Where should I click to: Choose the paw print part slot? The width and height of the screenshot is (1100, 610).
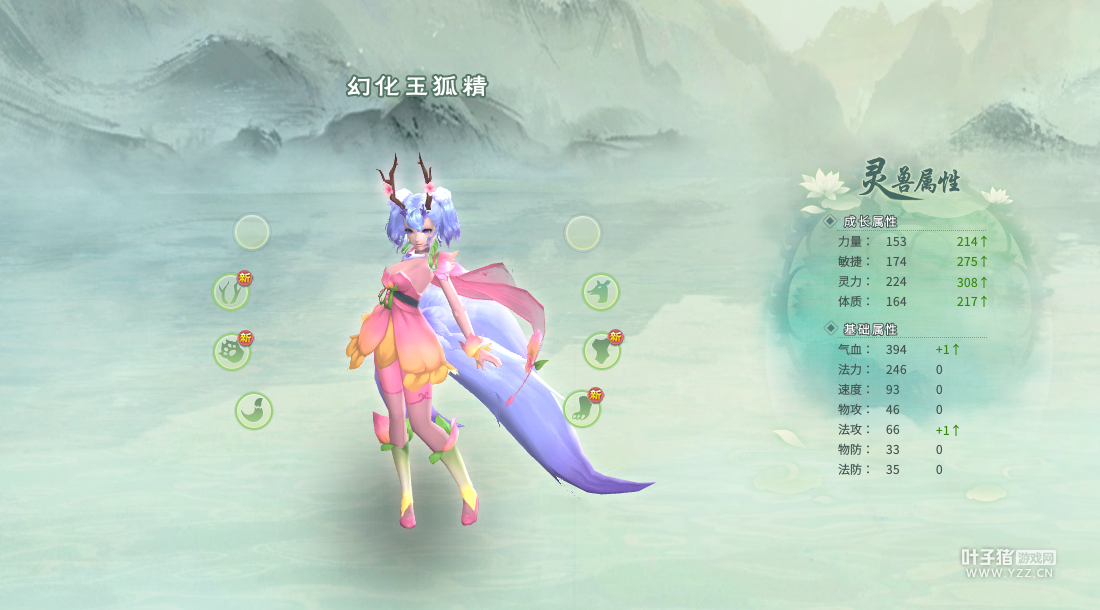click(x=231, y=352)
